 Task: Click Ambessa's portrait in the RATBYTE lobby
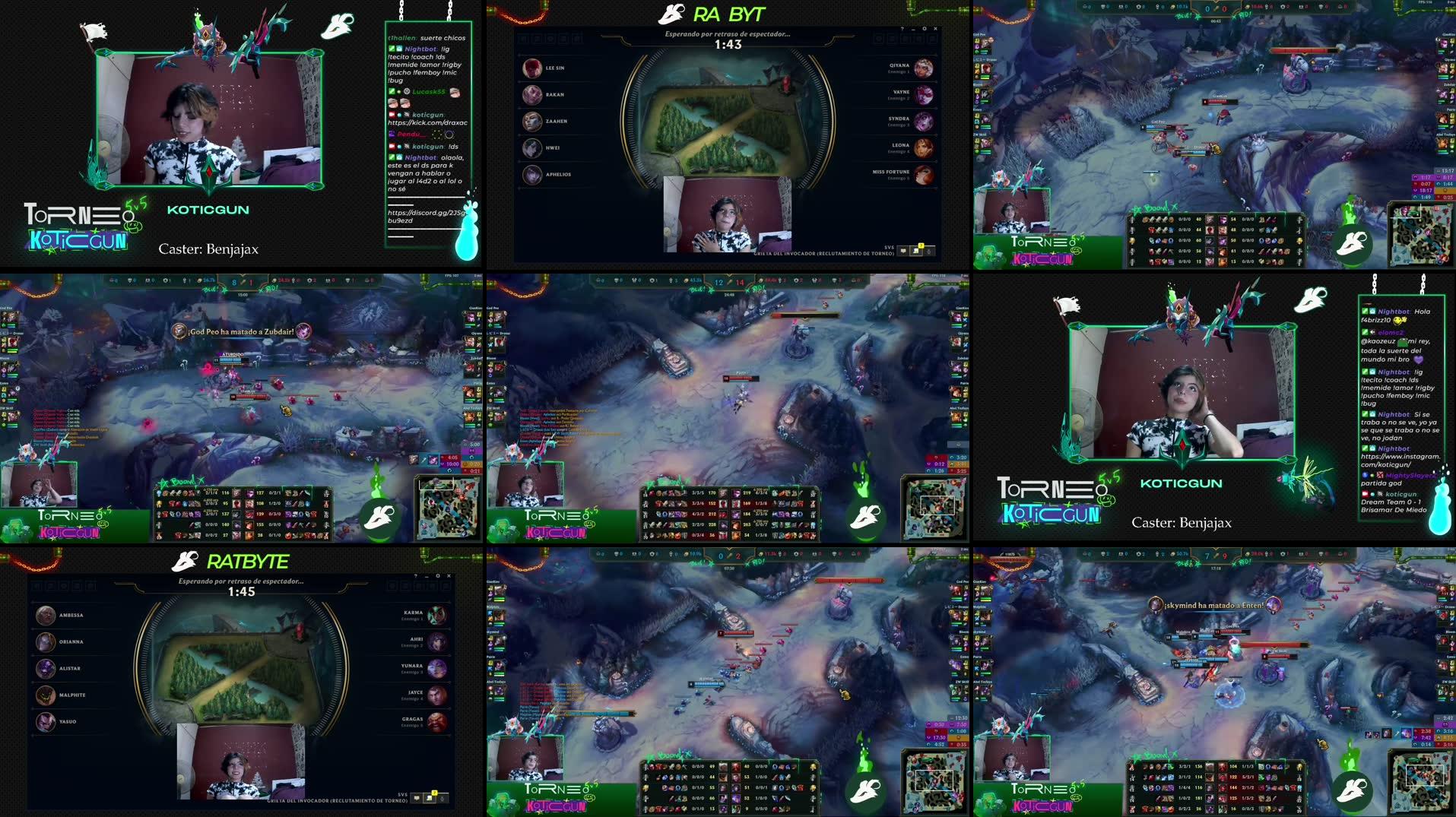pos(44,616)
